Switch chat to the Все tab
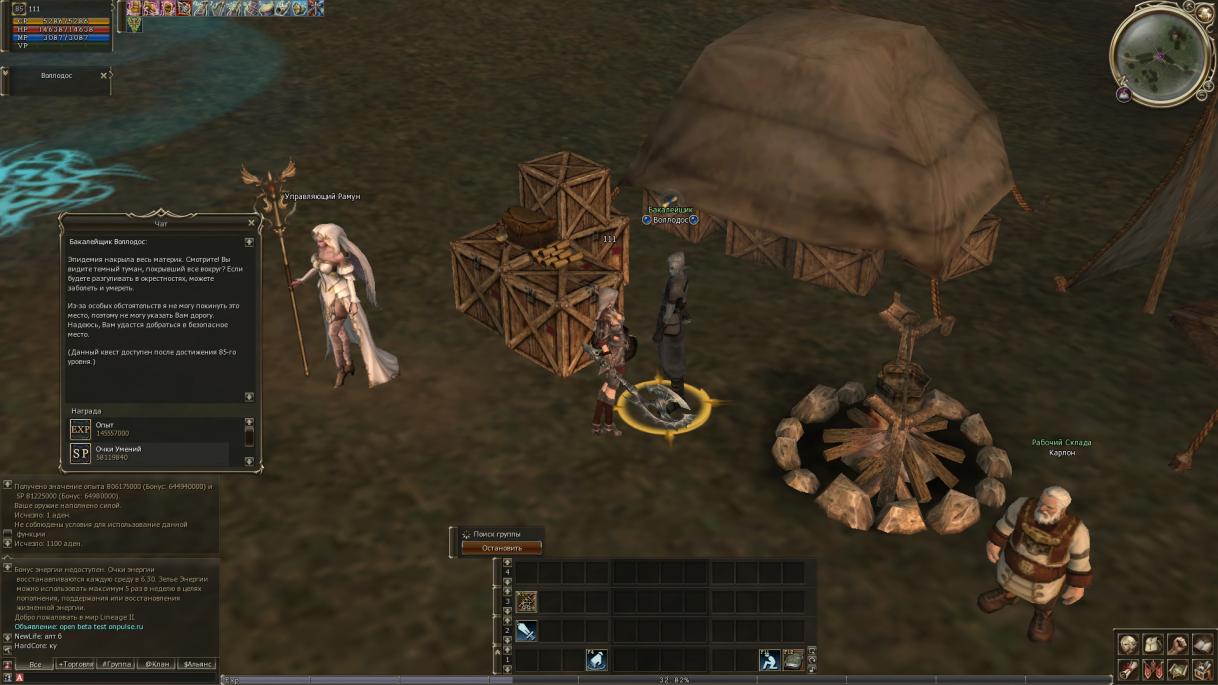Screen dimensions: 1218x685 coord(35,664)
